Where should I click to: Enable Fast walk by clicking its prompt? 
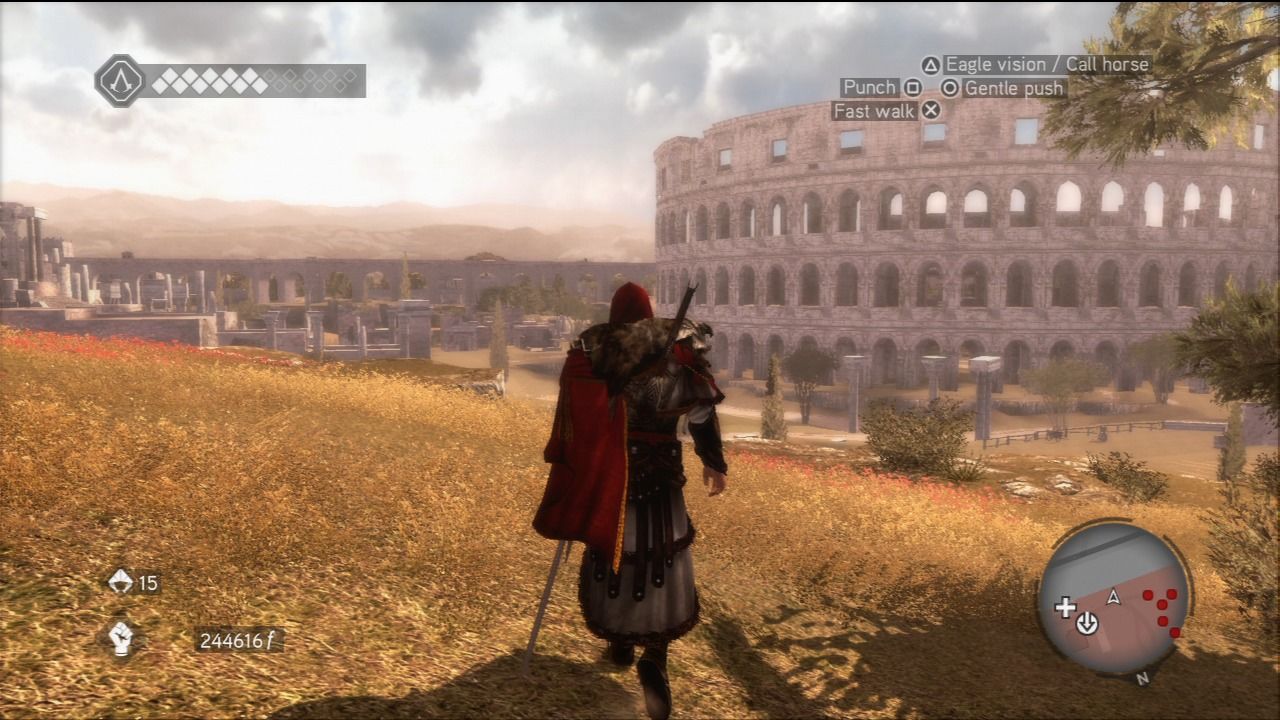(x=873, y=110)
